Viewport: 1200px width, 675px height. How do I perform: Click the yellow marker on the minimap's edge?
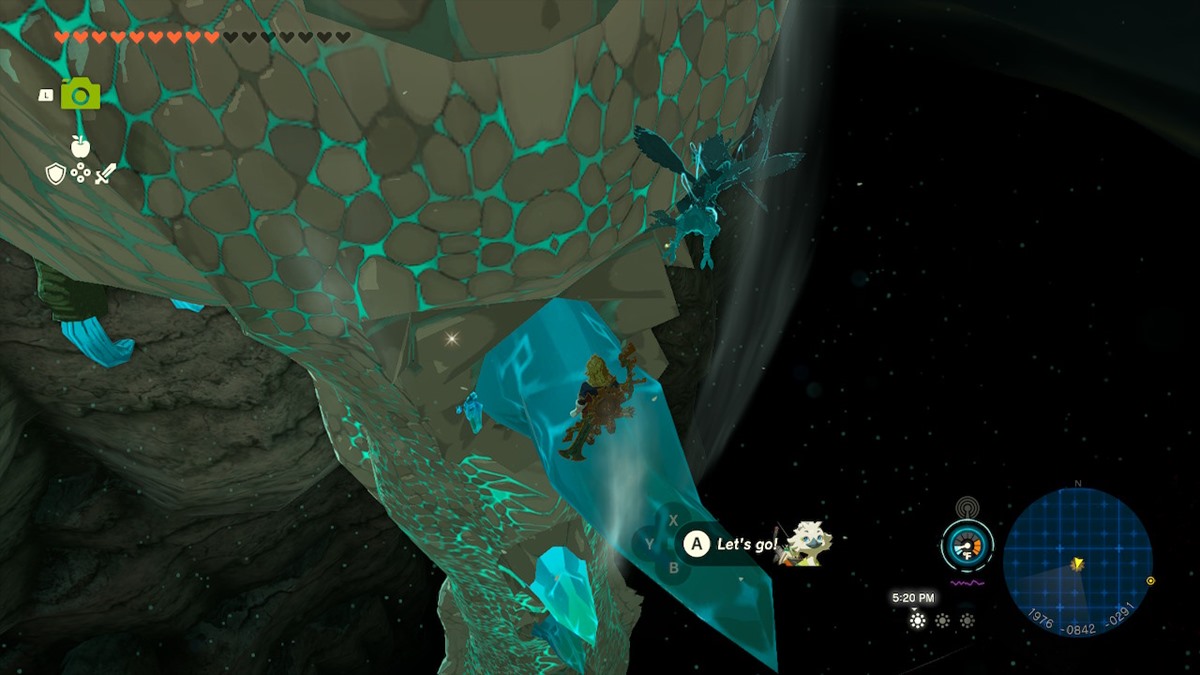pyautogui.click(x=1150, y=581)
